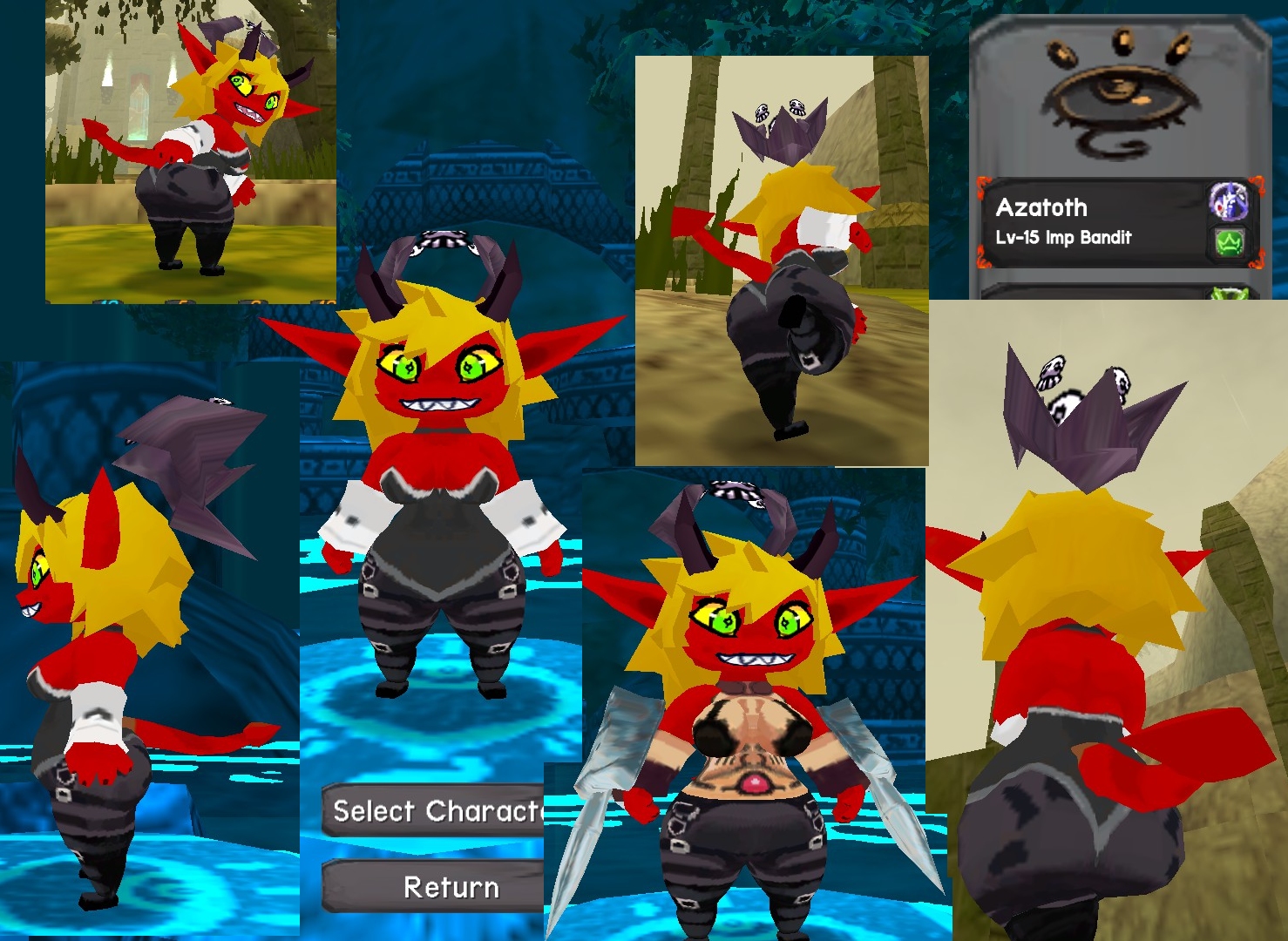Choose the Azatoth Lv-15 Imp Bandit entry
Viewport: 1288px width, 941px height.
1089,222
